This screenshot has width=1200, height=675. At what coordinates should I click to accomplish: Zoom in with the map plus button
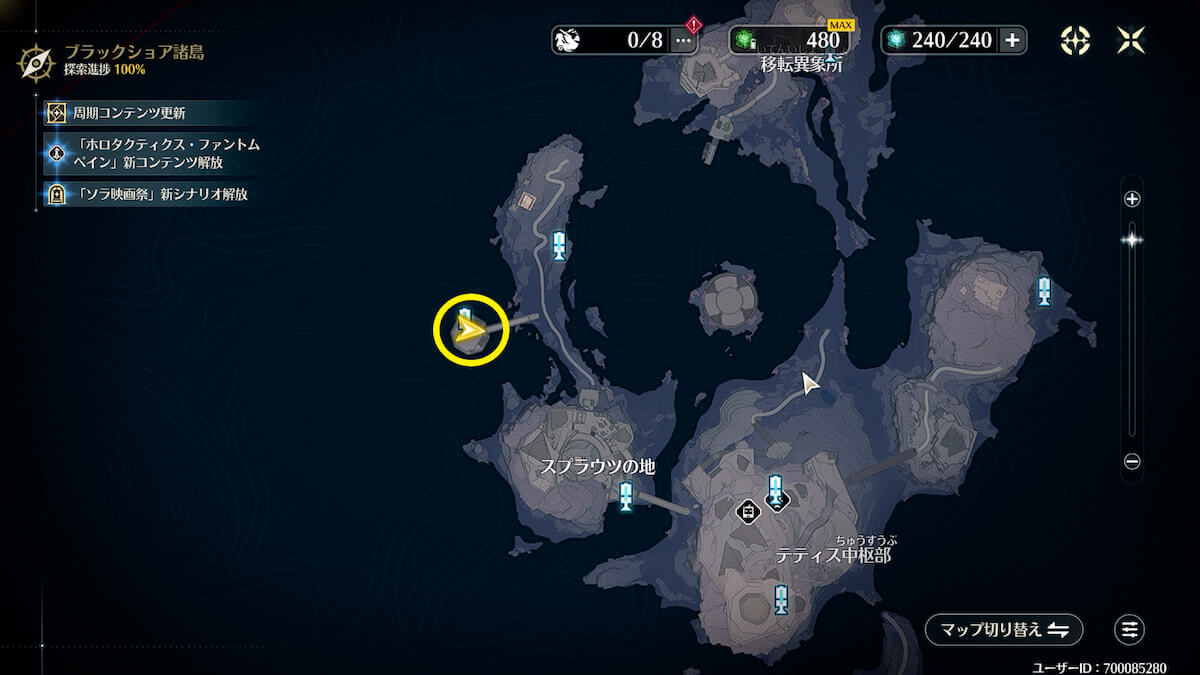point(1132,199)
